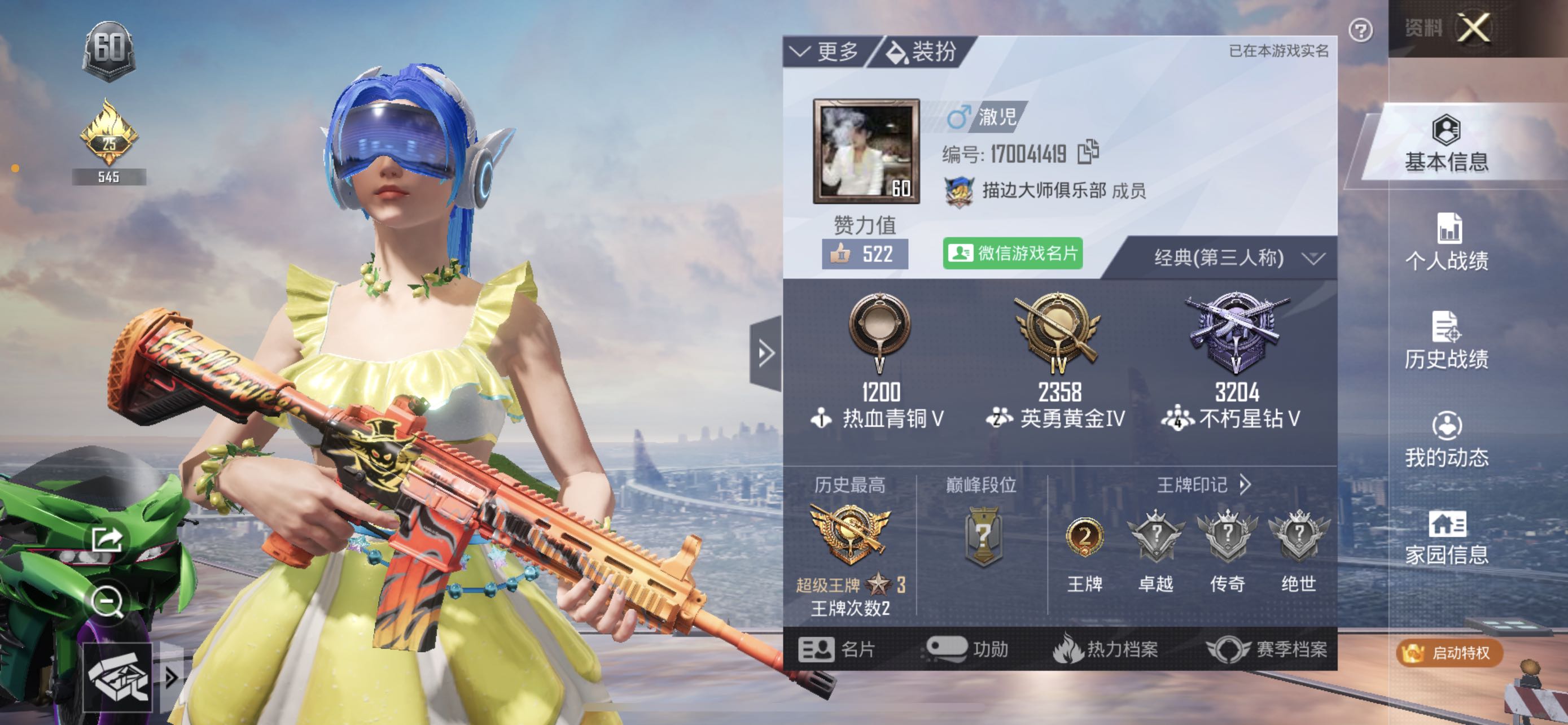The height and width of the screenshot is (725, 1568).
Task: Open 王牌印记 details arrow
Action: pyautogui.click(x=1245, y=484)
